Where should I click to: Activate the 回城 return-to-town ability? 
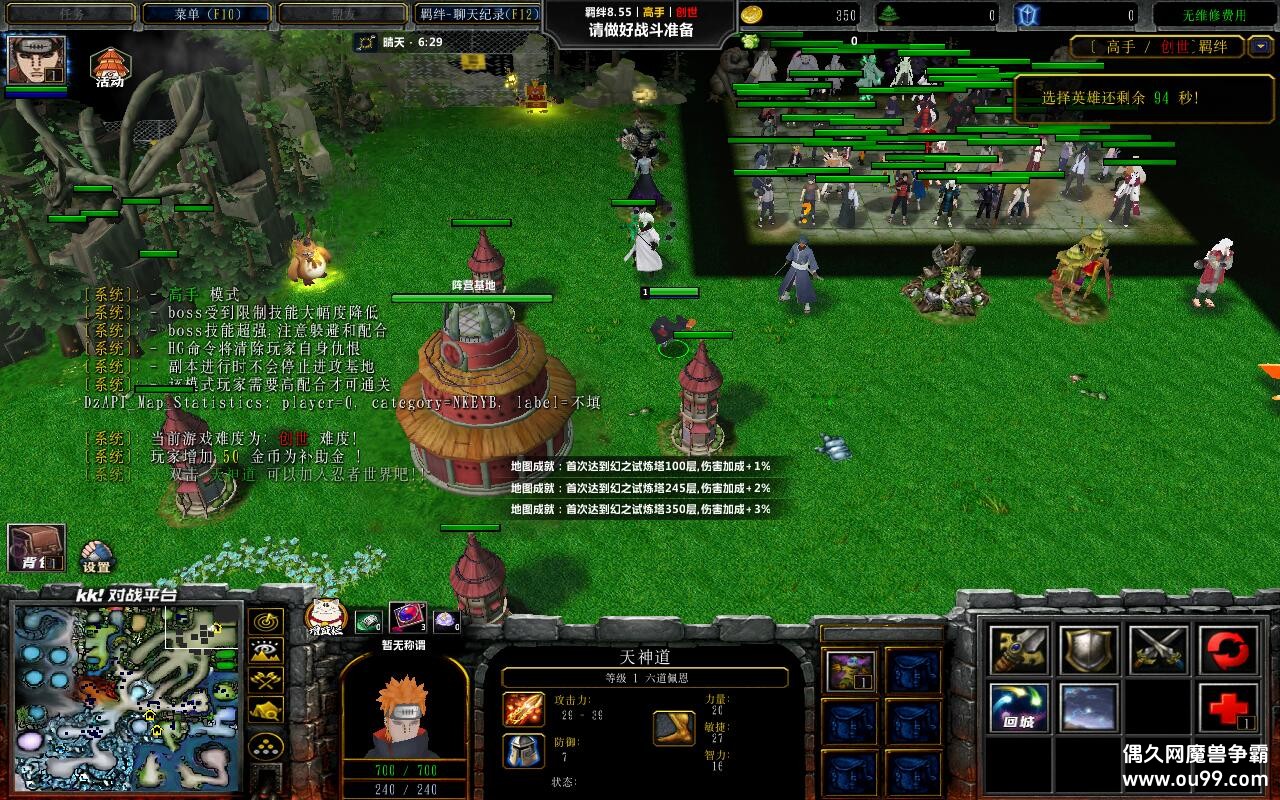pos(1019,708)
